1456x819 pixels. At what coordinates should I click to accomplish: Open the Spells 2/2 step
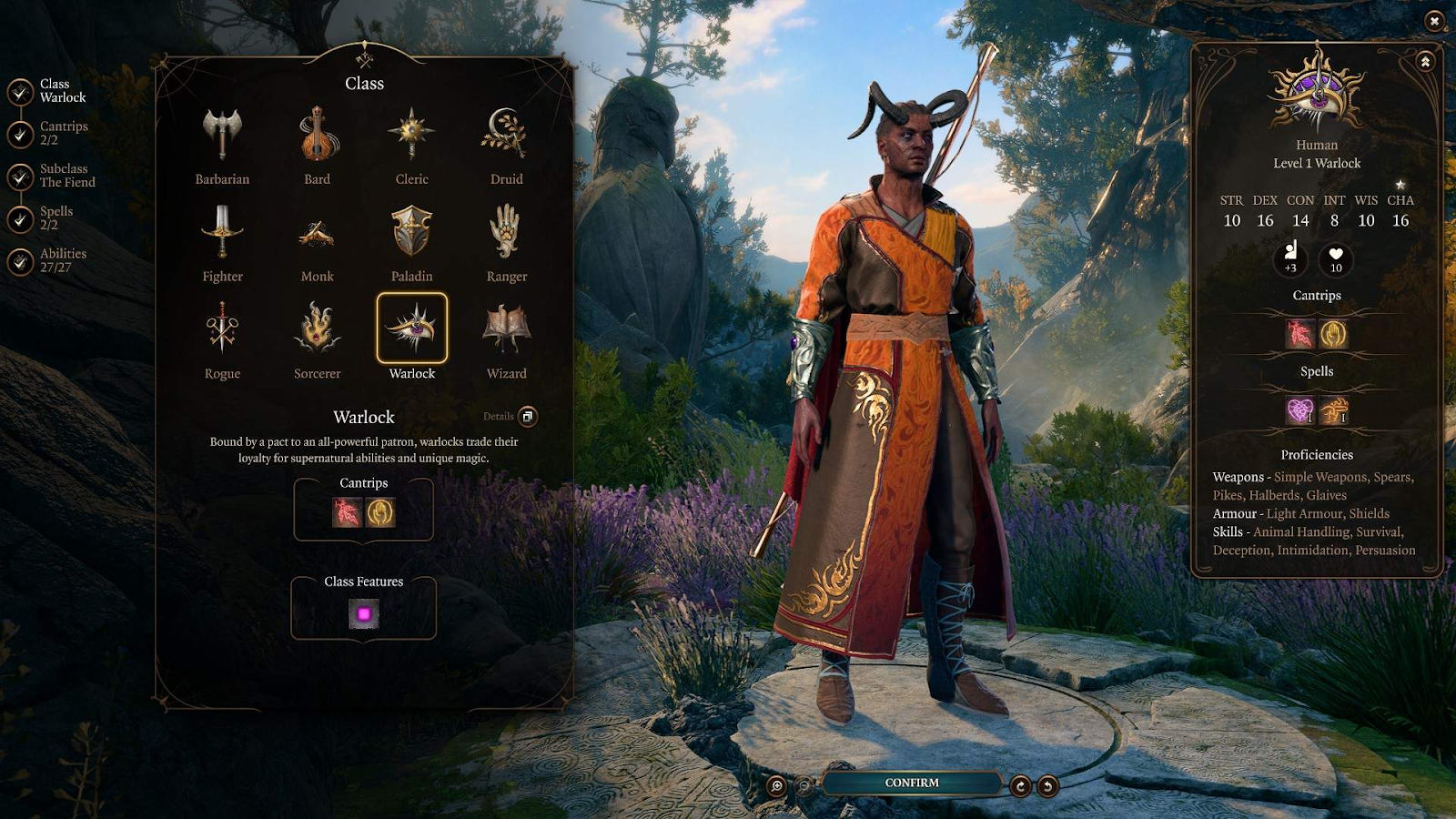tap(21, 218)
